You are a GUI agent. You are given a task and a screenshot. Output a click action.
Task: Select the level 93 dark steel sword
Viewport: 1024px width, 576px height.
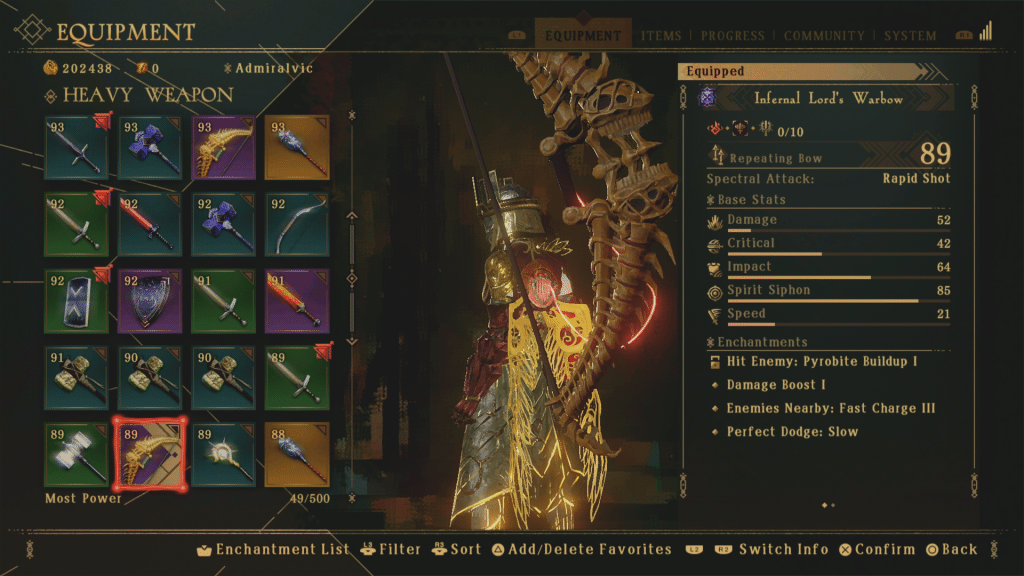(77, 148)
